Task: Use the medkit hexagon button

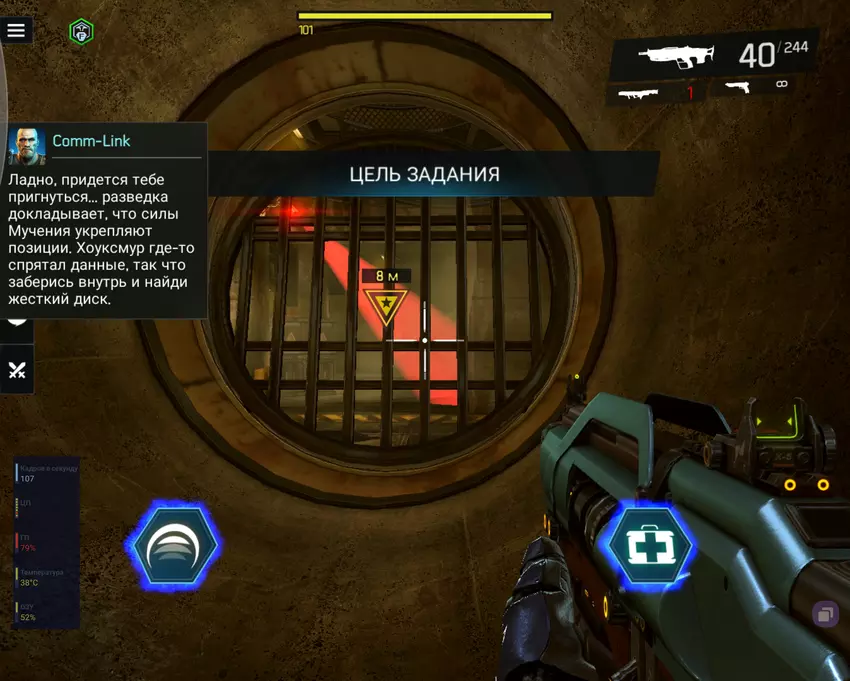Action: coord(651,545)
